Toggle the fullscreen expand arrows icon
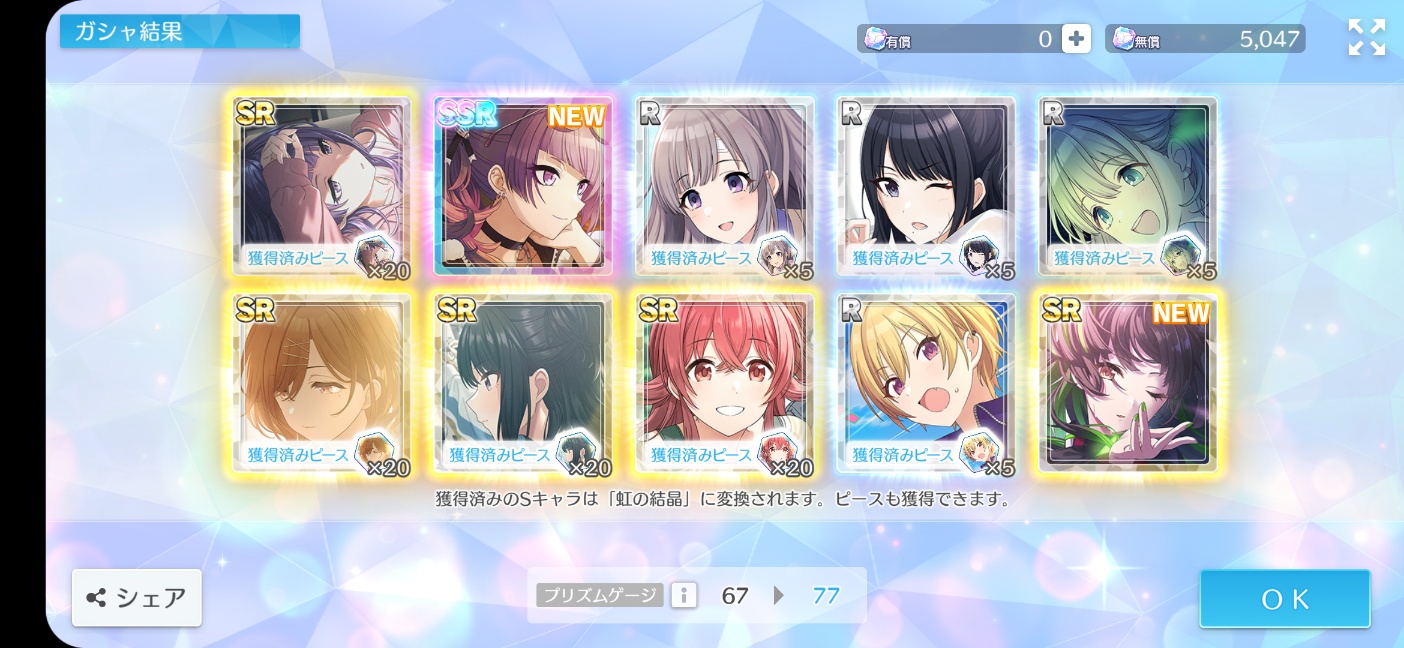This screenshot has height=648, width=1404. (1366, 38)
